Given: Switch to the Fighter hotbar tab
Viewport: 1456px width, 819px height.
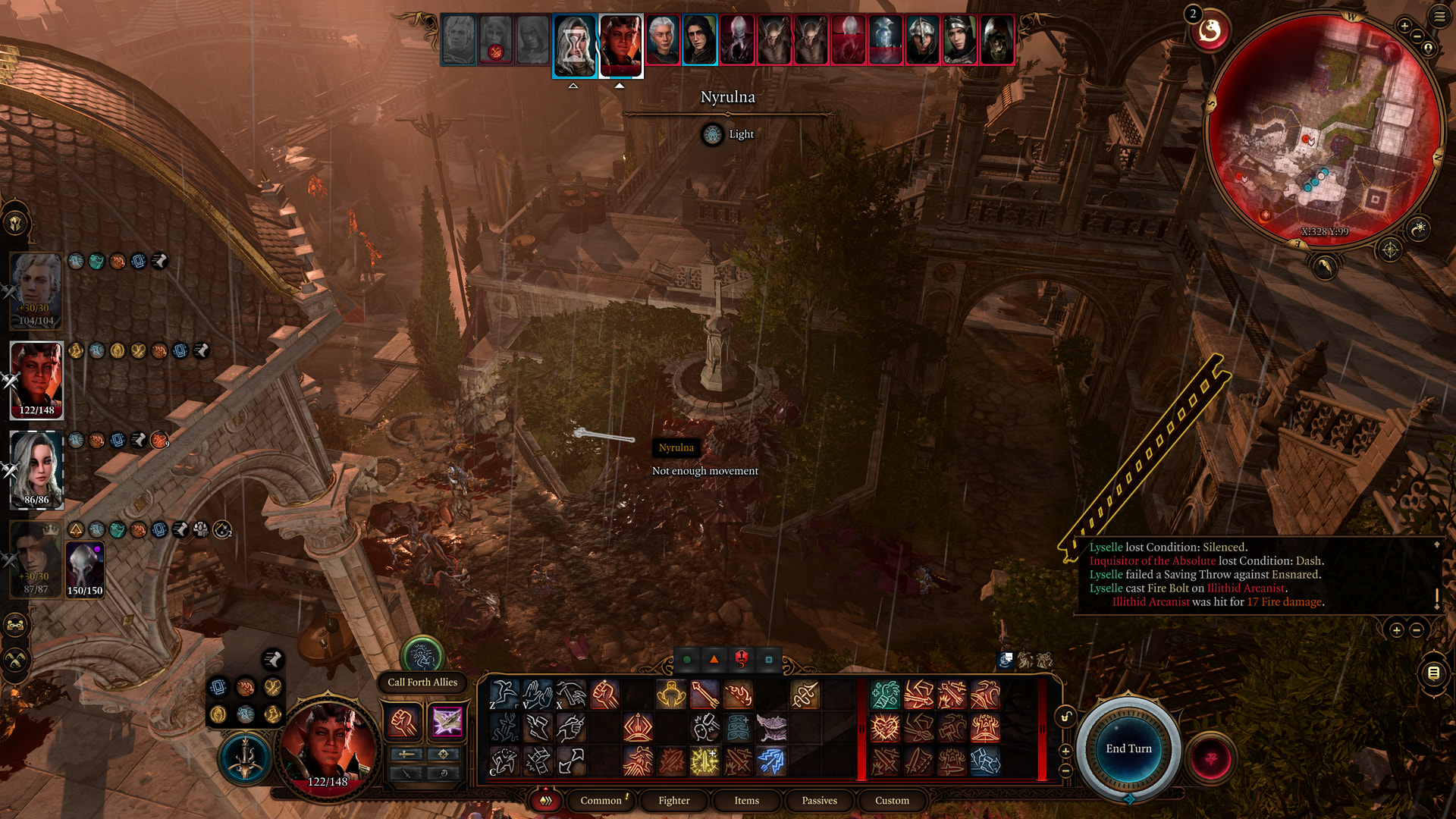Looking at the screenshot, I should pyautogui.click(x=673, y=800).
